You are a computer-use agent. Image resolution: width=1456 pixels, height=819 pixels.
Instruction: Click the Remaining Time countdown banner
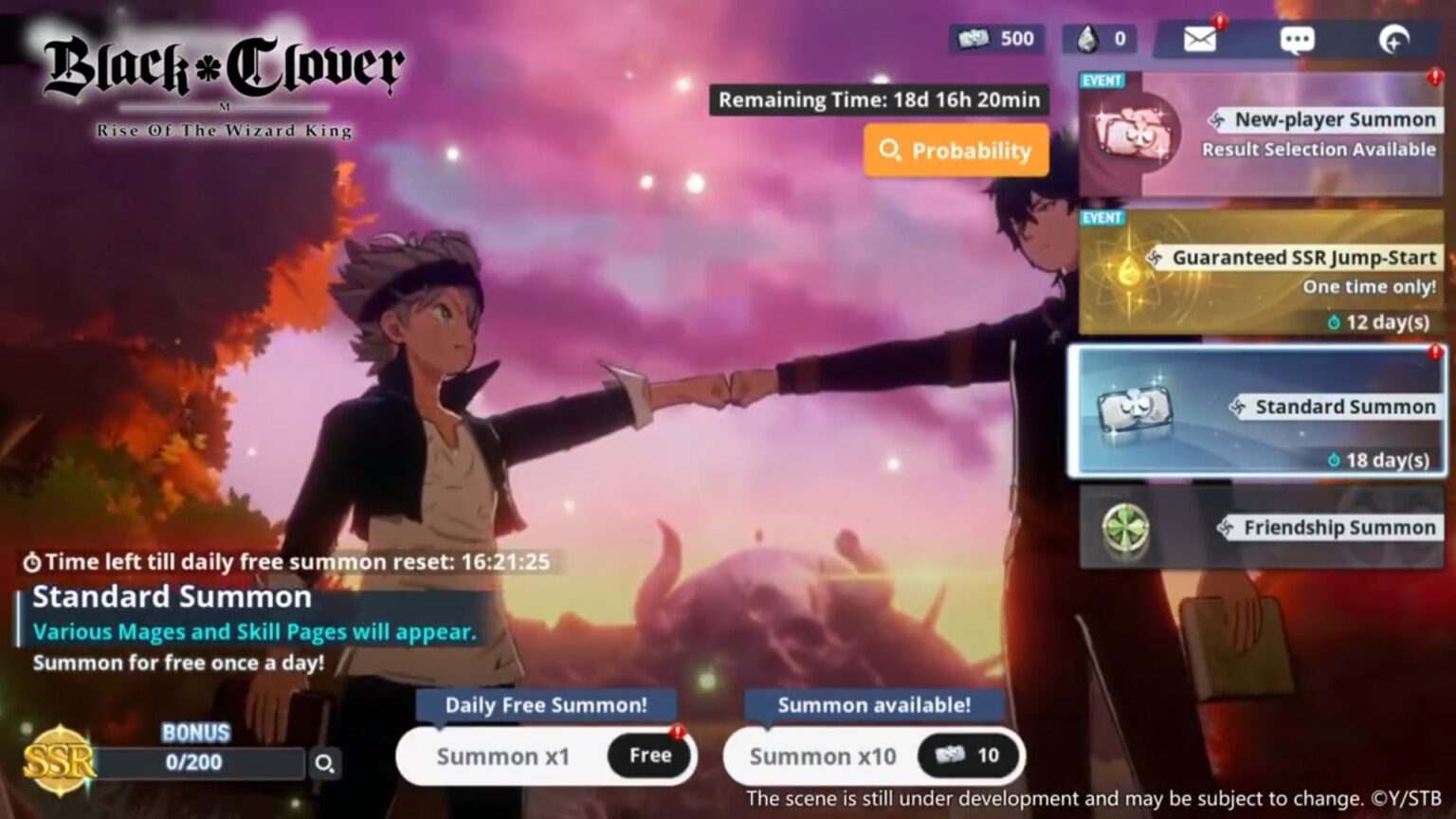pyautogui.click(x=878, y=100)
